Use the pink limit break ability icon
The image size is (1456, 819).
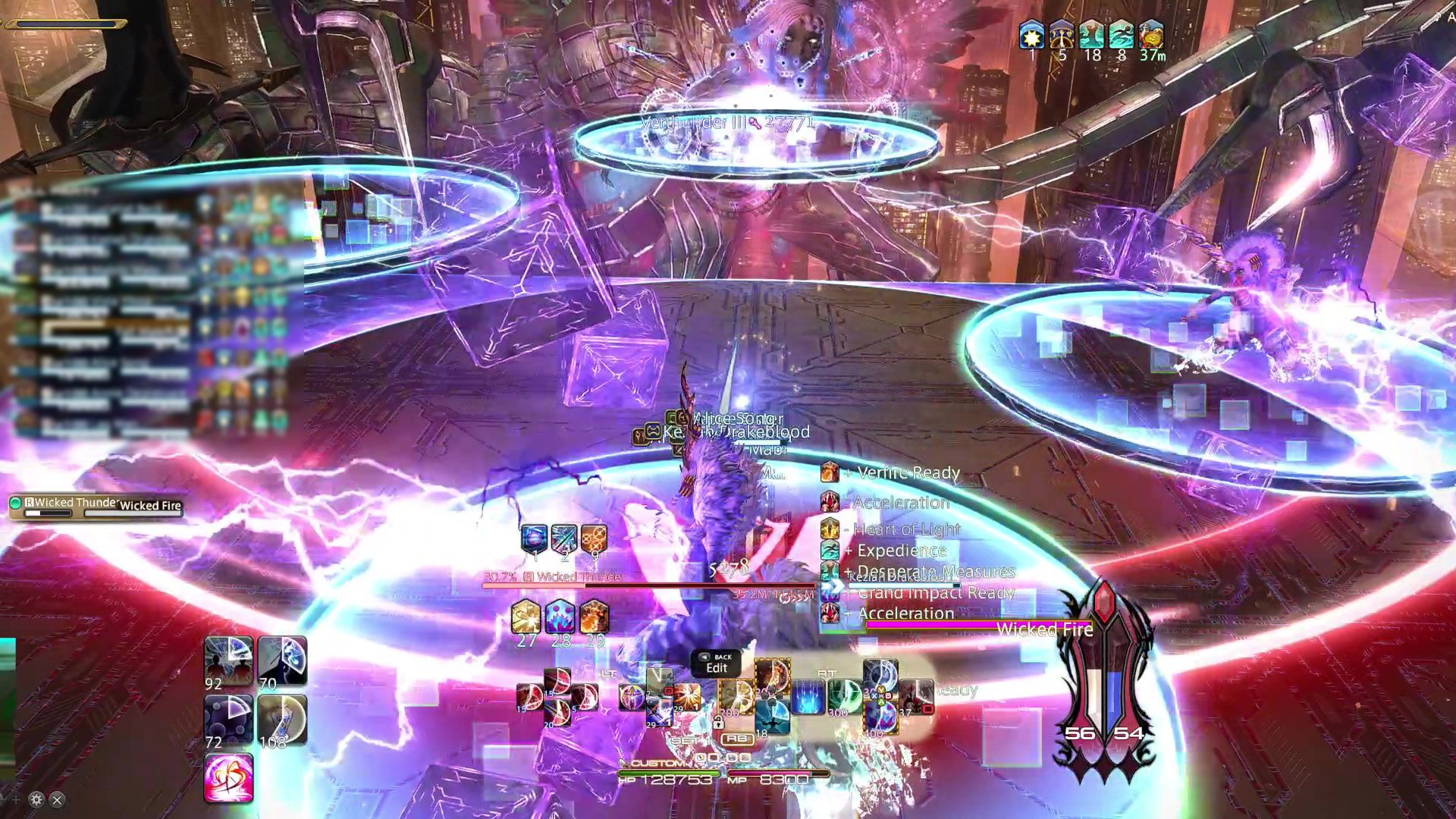tap(228, 778)
